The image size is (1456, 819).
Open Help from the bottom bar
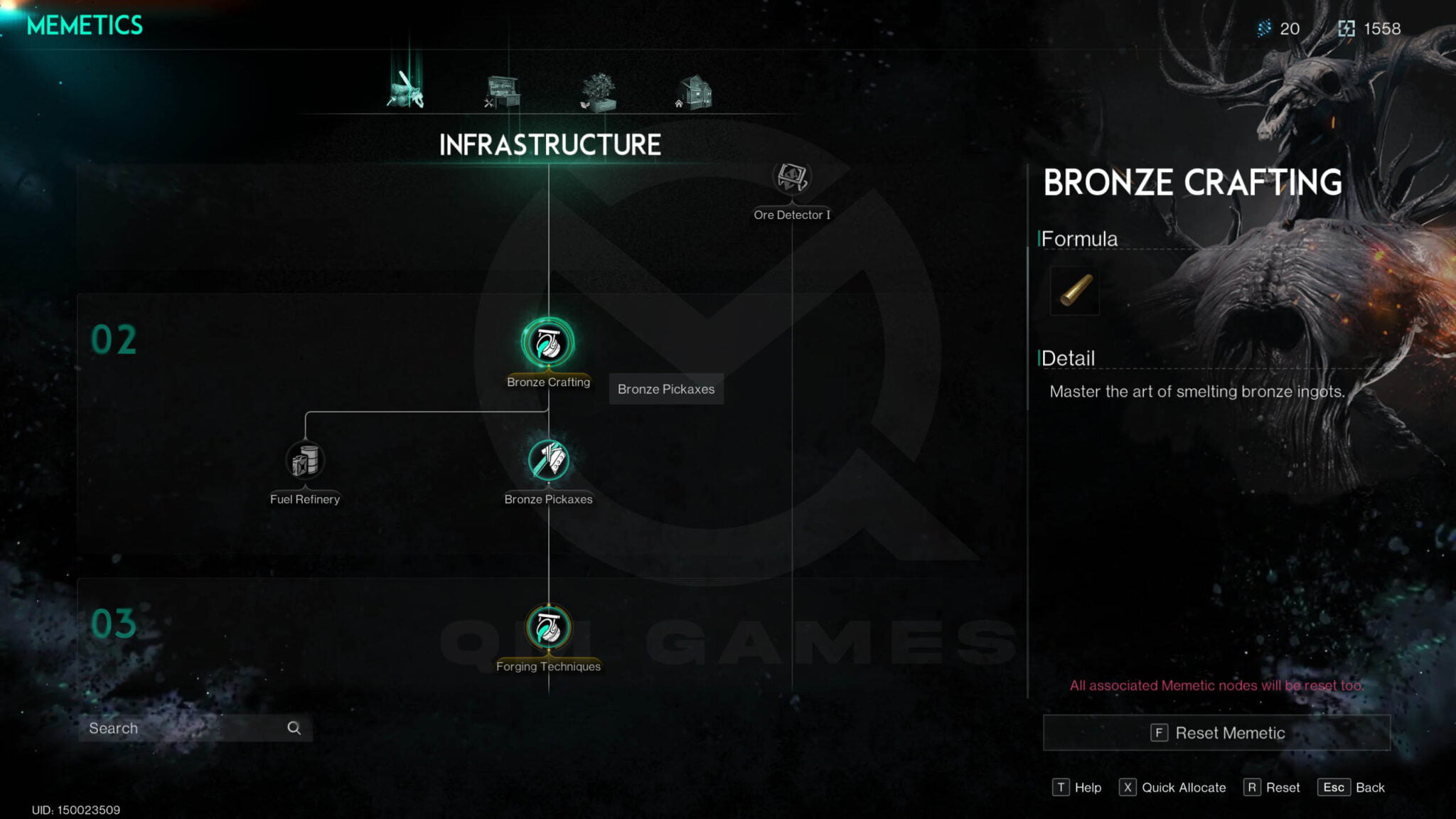[1077, 788]
